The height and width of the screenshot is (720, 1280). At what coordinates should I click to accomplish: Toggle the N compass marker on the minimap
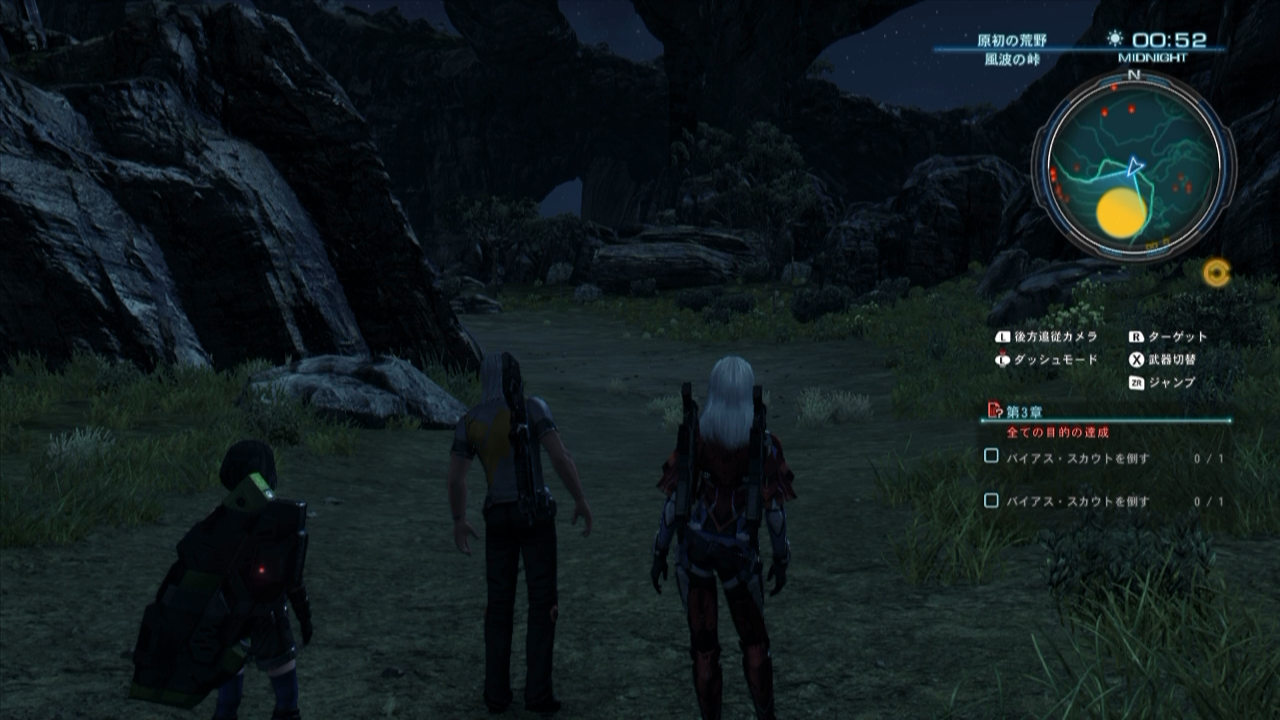[x=1132, y=72]
